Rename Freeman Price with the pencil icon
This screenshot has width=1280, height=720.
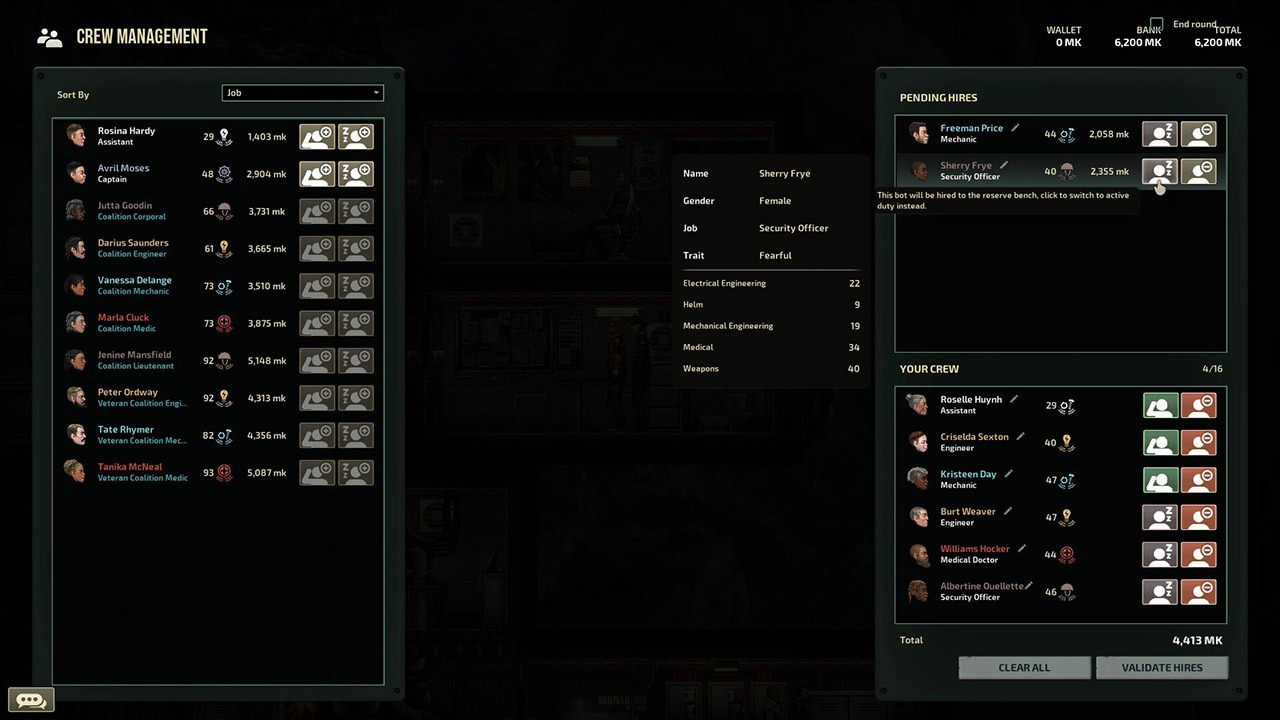(x=1015, y=128)
